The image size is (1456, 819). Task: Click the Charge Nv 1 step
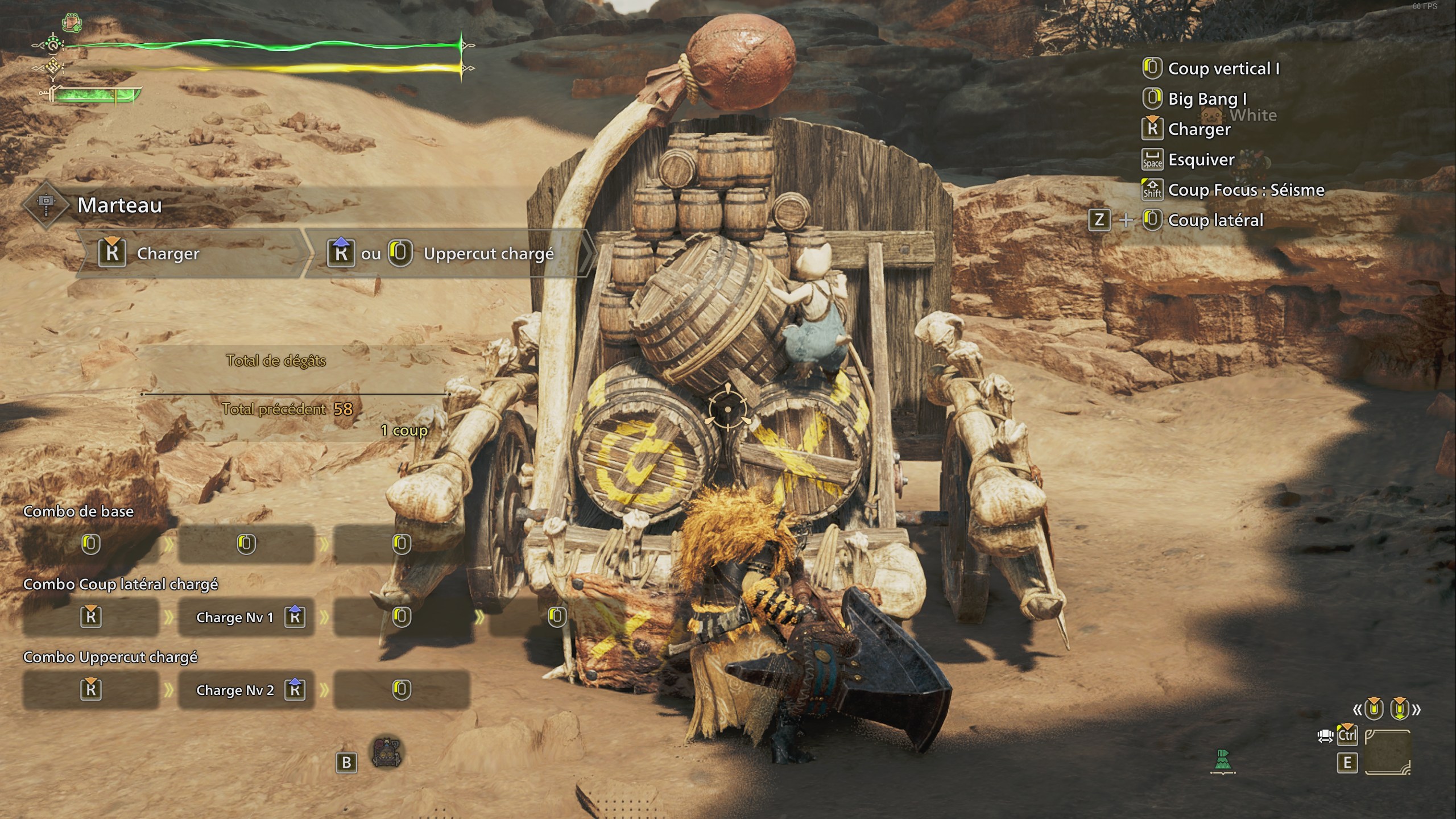246,617
